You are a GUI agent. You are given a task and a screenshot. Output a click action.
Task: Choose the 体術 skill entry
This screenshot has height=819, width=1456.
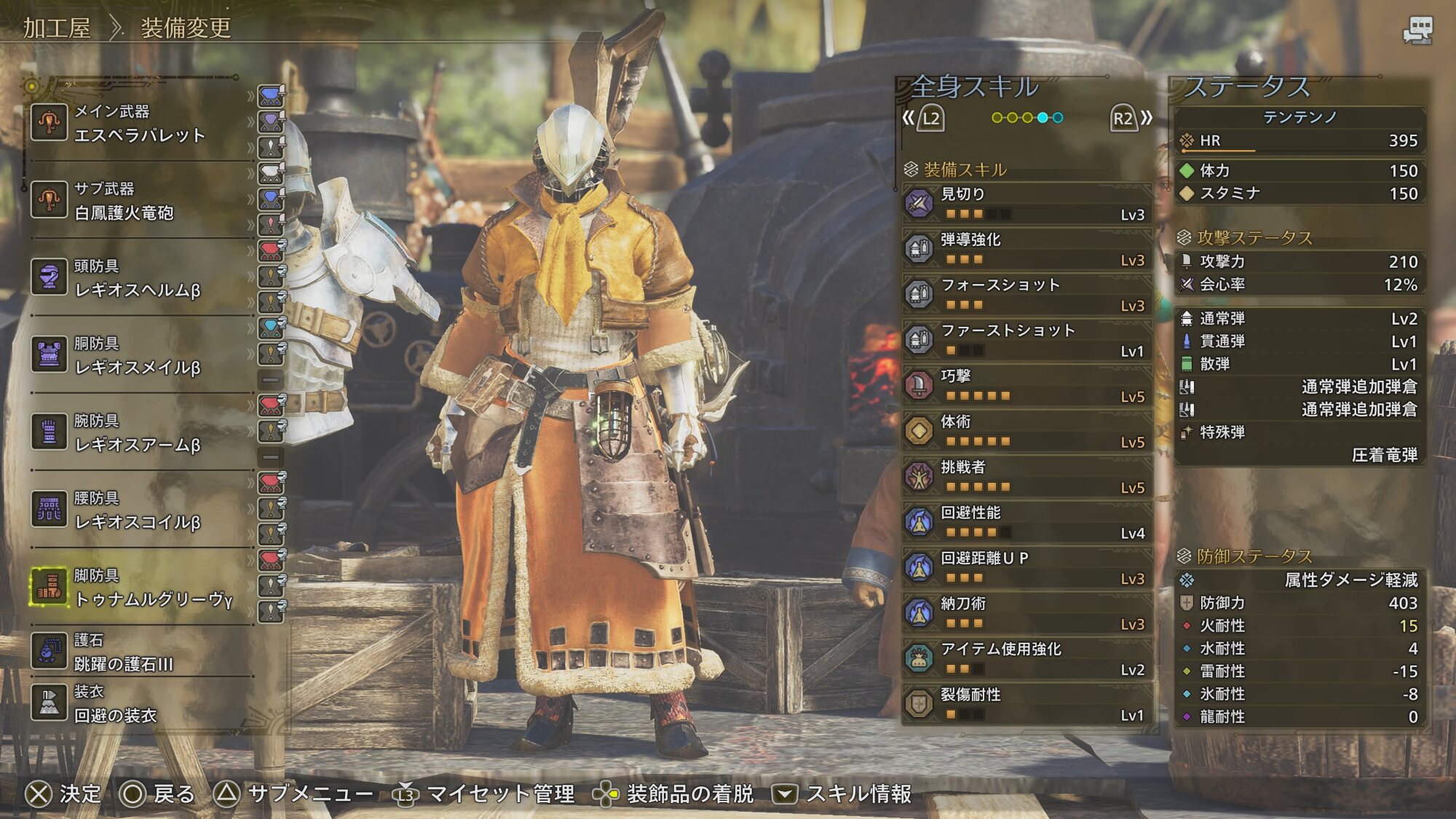pos(1026,431)
